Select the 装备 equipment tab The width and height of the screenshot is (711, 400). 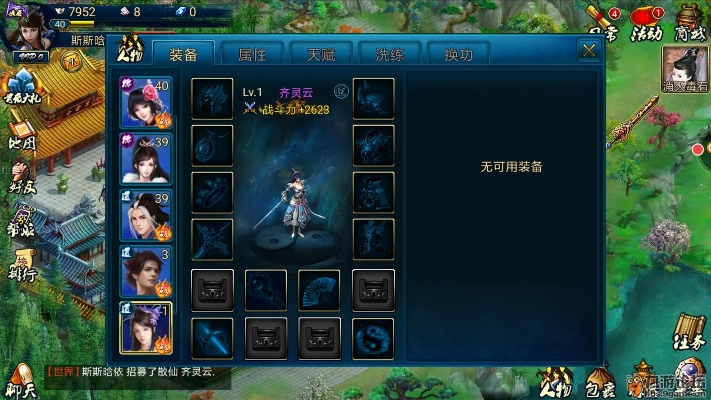click(184, 54)
